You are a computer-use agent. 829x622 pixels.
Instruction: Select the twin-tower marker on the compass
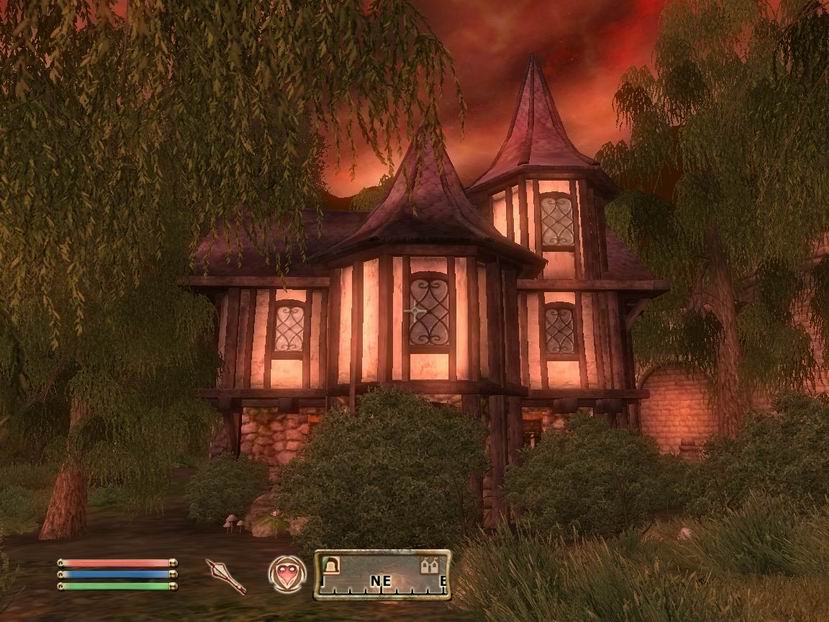point(431,566)
